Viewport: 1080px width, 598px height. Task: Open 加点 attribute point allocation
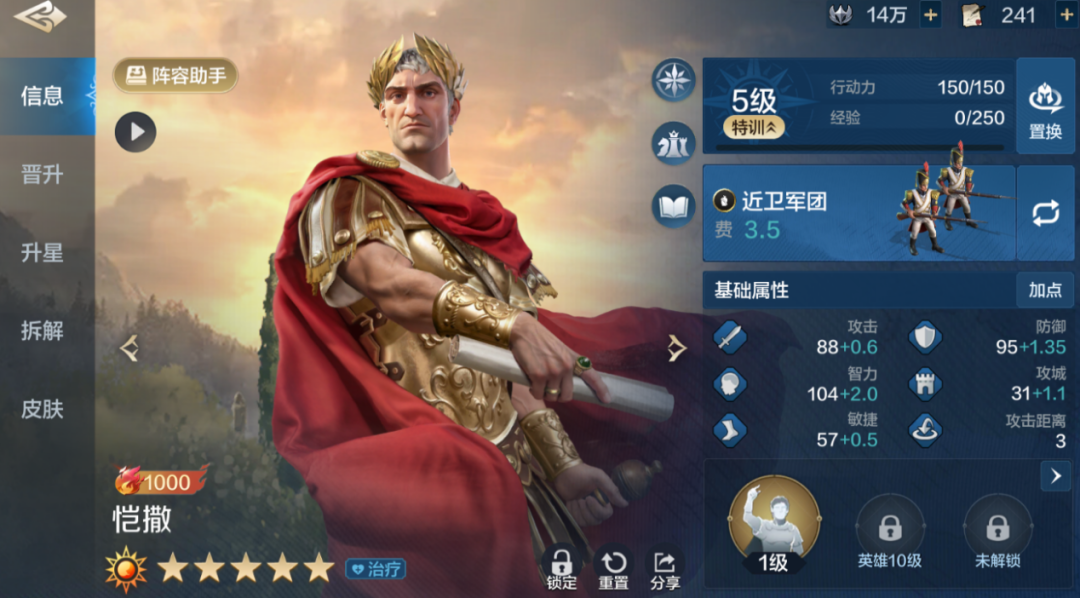tap(1045, 290)
